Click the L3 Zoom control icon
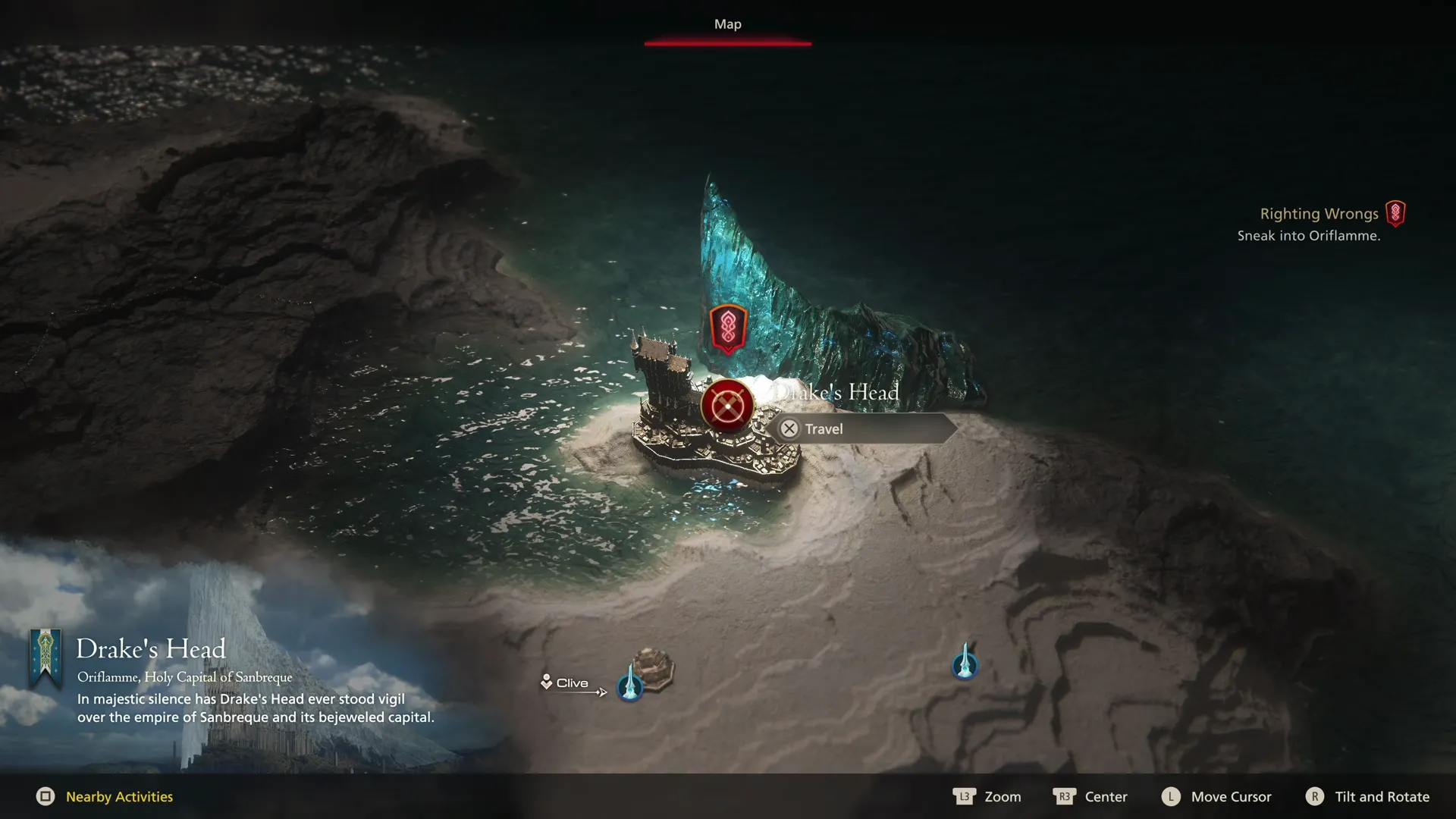 click(x=963, y=797)
